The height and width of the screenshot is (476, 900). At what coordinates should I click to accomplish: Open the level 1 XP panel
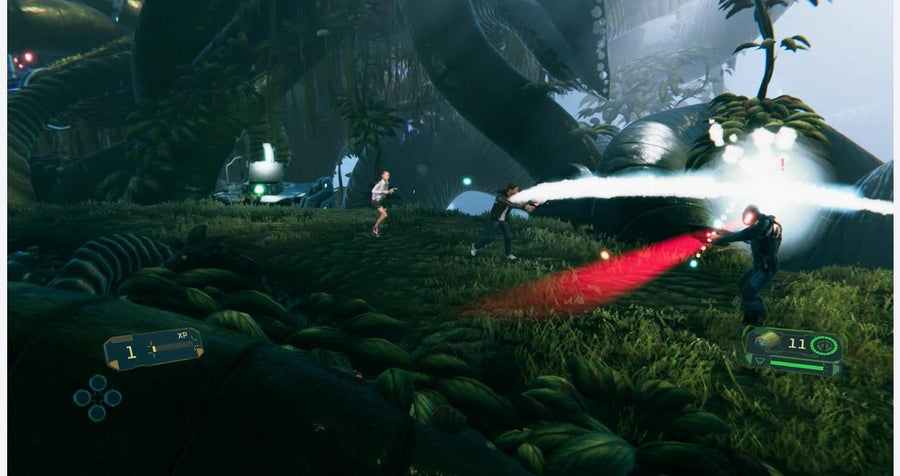(153, 349)
